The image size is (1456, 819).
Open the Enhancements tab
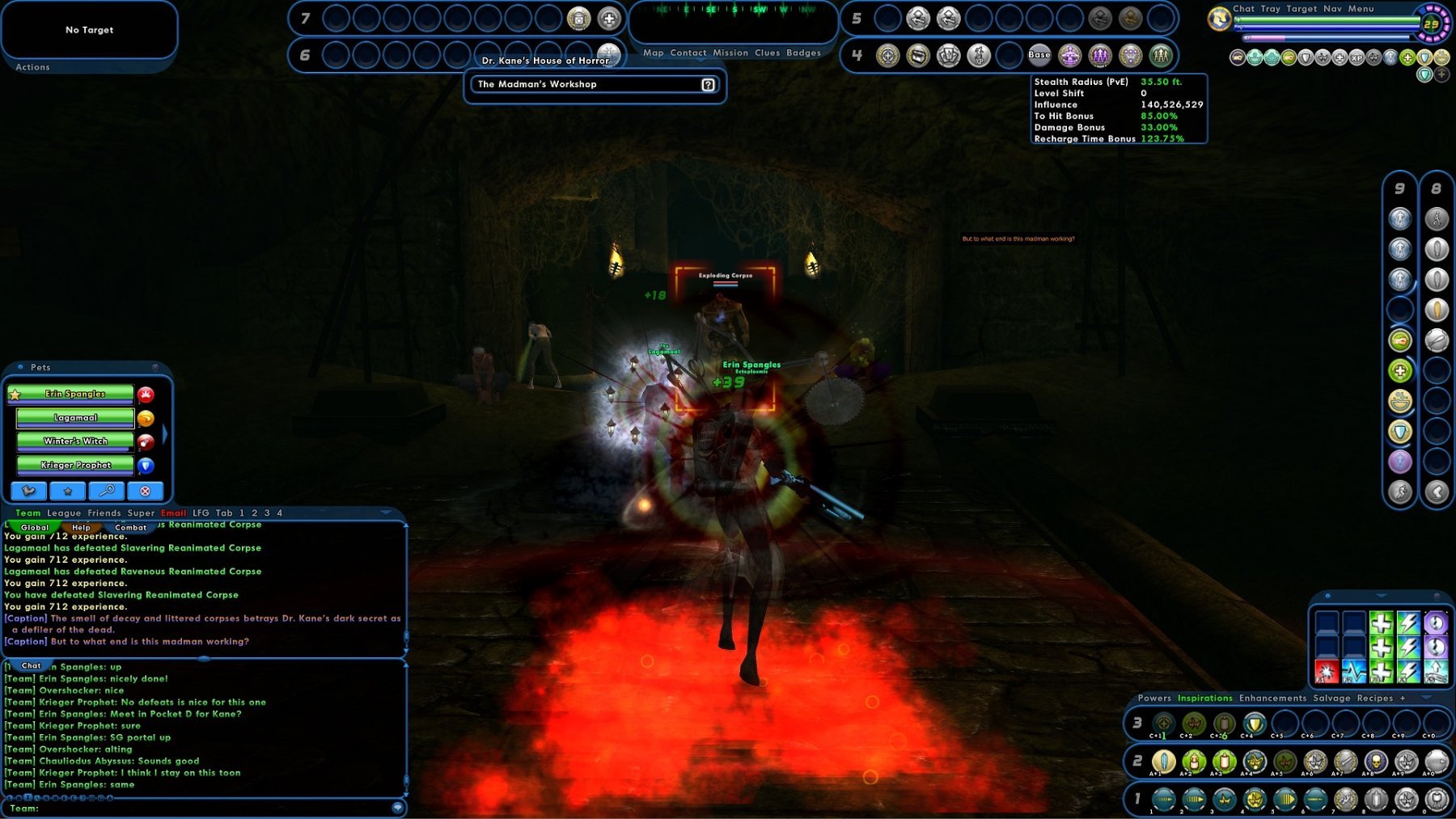click(x=1272, y=699)
